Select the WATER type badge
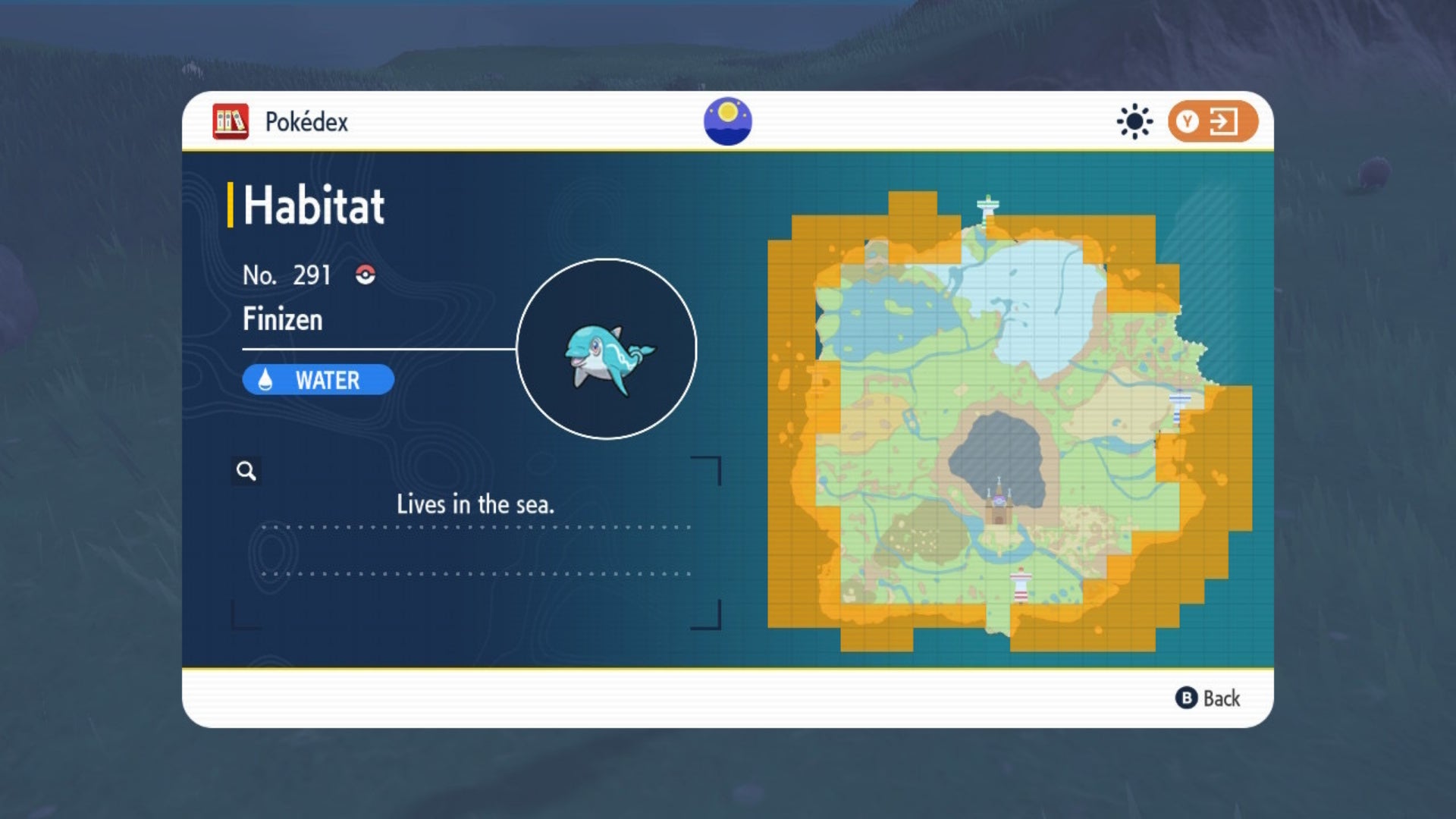The height and width of the screenshot is (819, 1456). point(318,379)
